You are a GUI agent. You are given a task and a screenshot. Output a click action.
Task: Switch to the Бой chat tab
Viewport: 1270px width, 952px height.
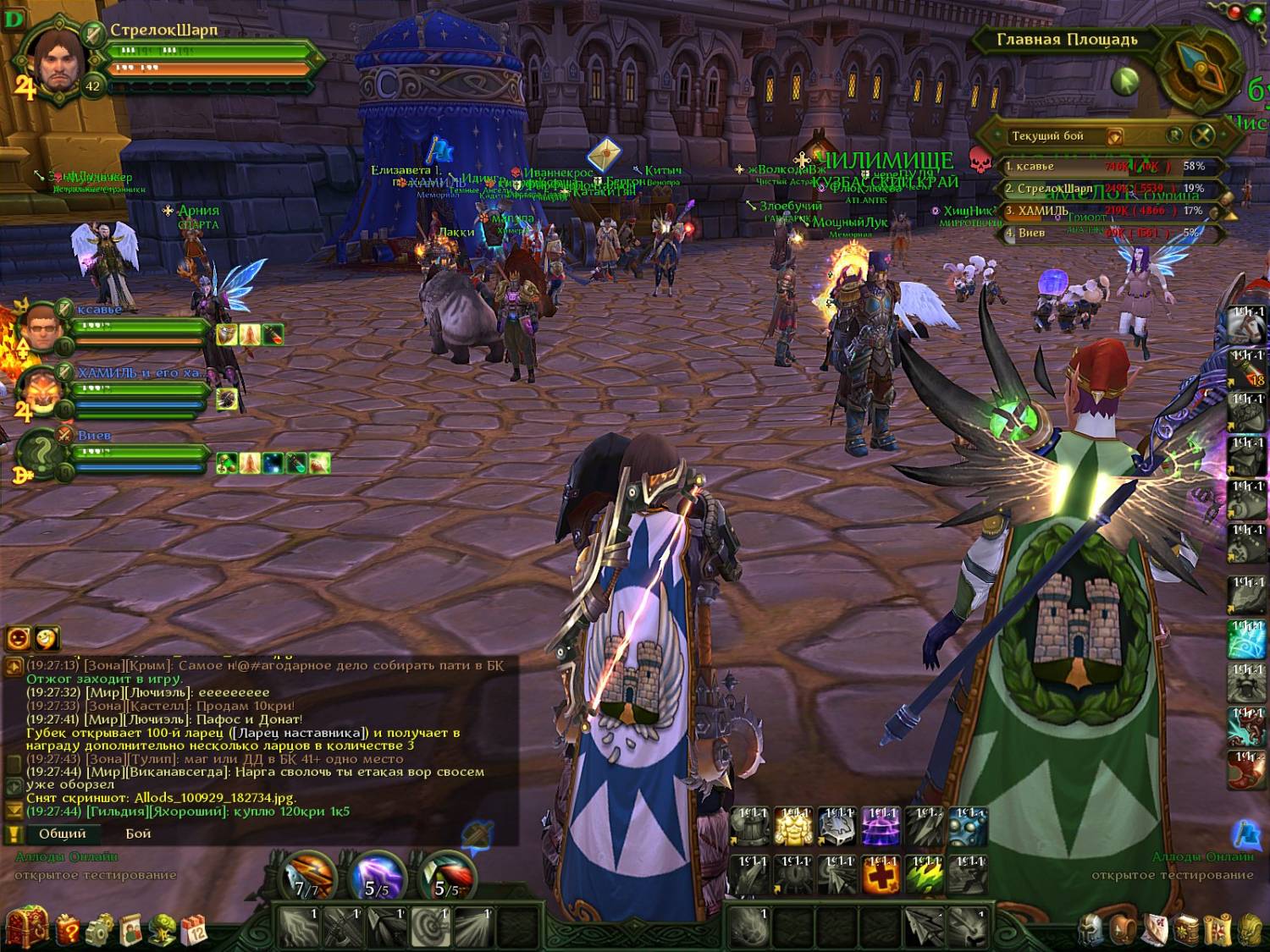[138, 834]
